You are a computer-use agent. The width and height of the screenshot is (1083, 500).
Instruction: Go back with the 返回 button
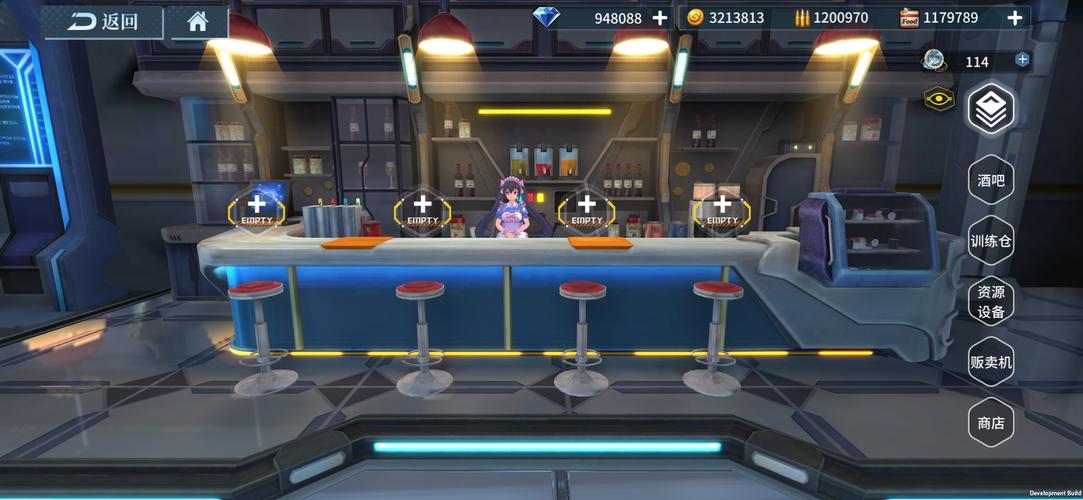click(x=103, y=21)
